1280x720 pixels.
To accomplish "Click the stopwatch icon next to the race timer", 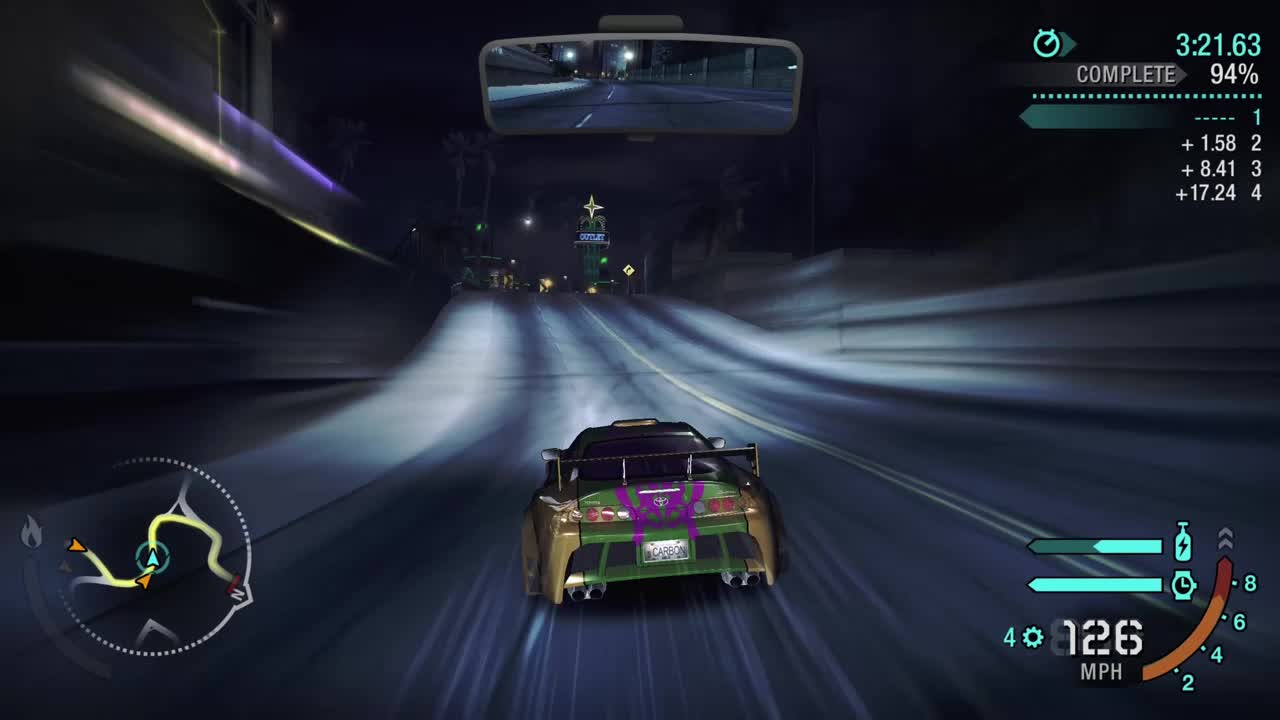I will (1046, 42).
